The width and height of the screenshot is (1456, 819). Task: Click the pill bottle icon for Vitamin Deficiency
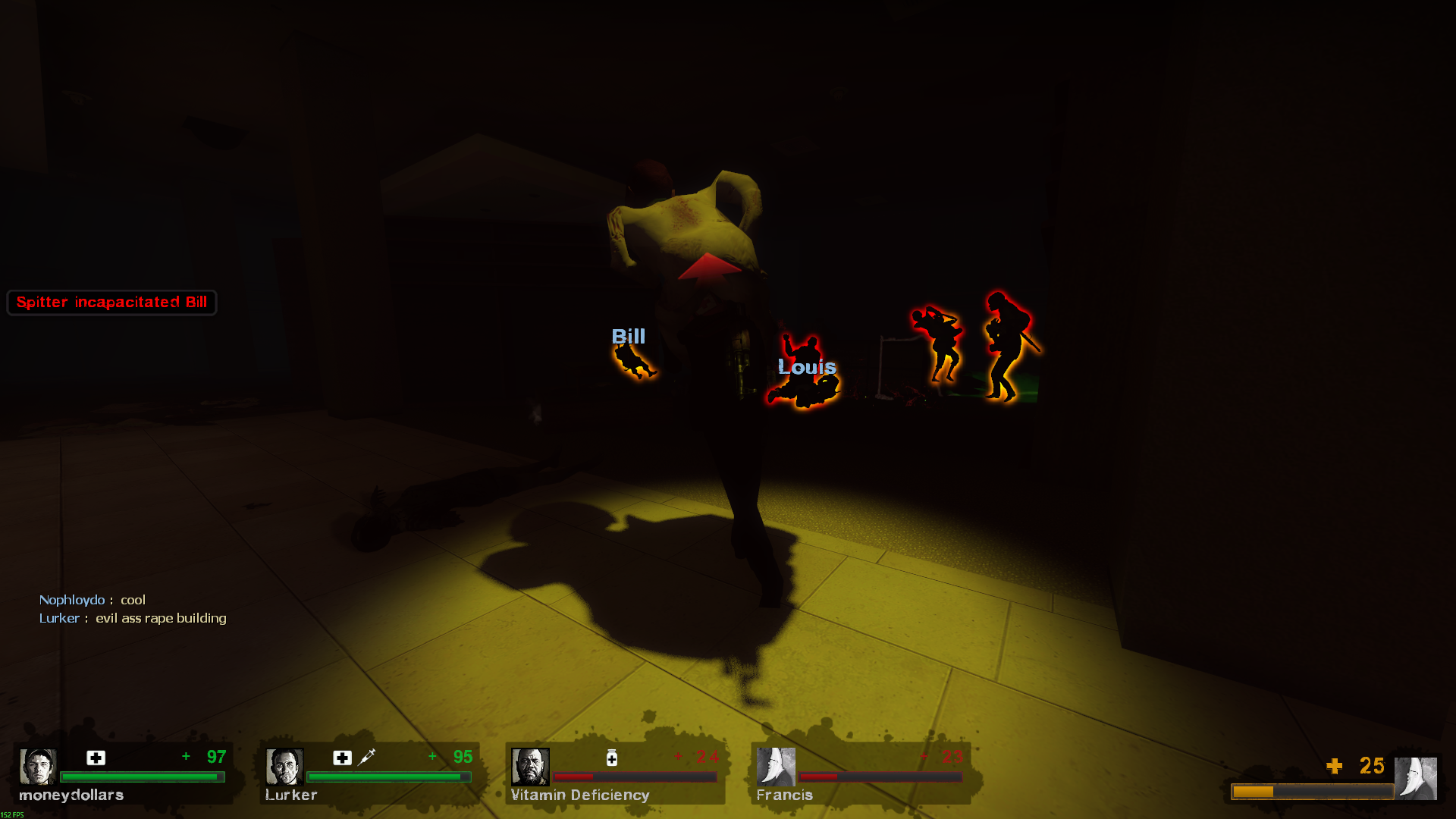[612, 758]
